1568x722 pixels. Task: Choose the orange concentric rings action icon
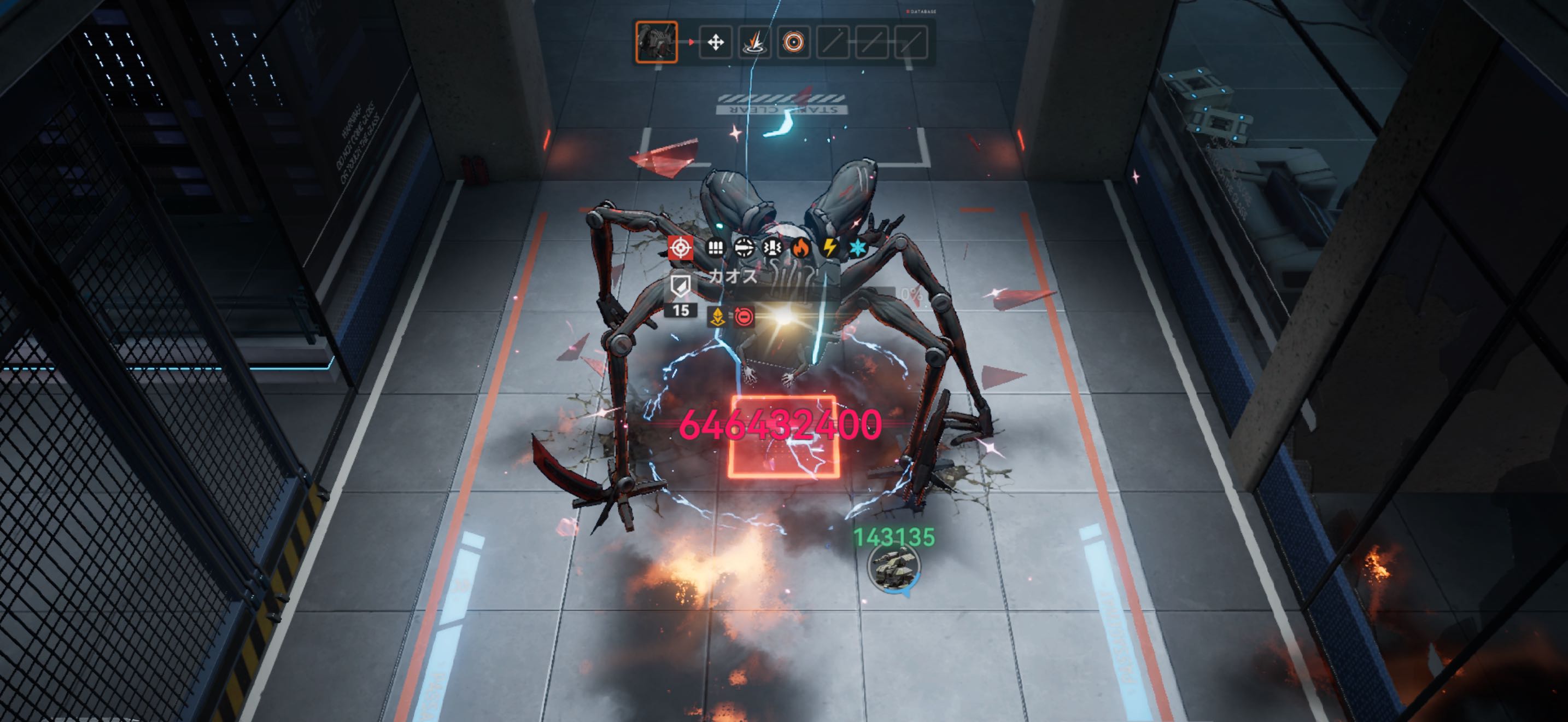[793, 43]
